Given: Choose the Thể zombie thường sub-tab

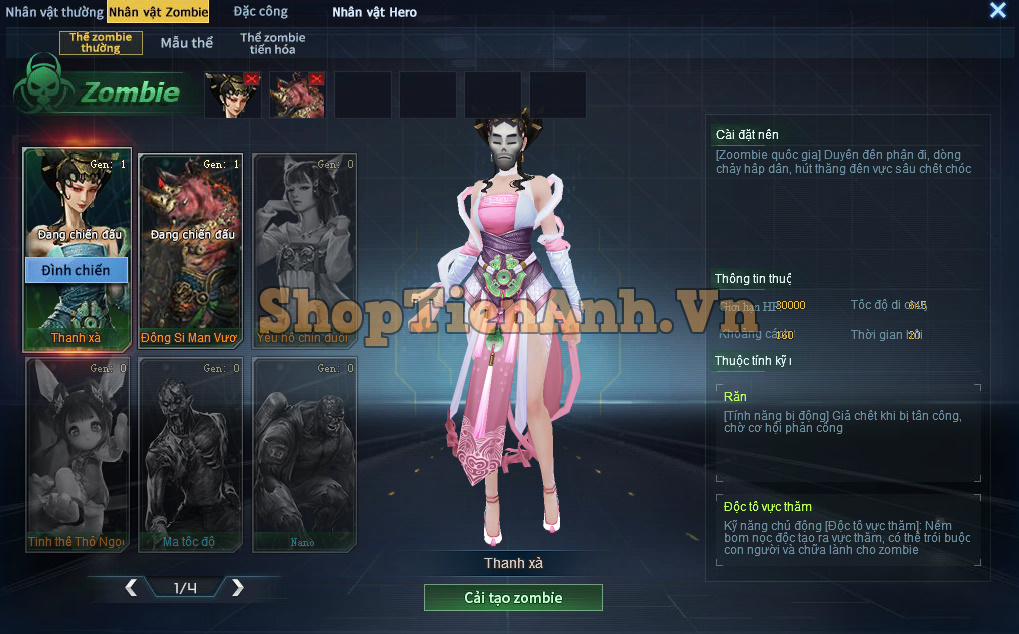Looking at the screenshot, I should [x=101, y=43].
